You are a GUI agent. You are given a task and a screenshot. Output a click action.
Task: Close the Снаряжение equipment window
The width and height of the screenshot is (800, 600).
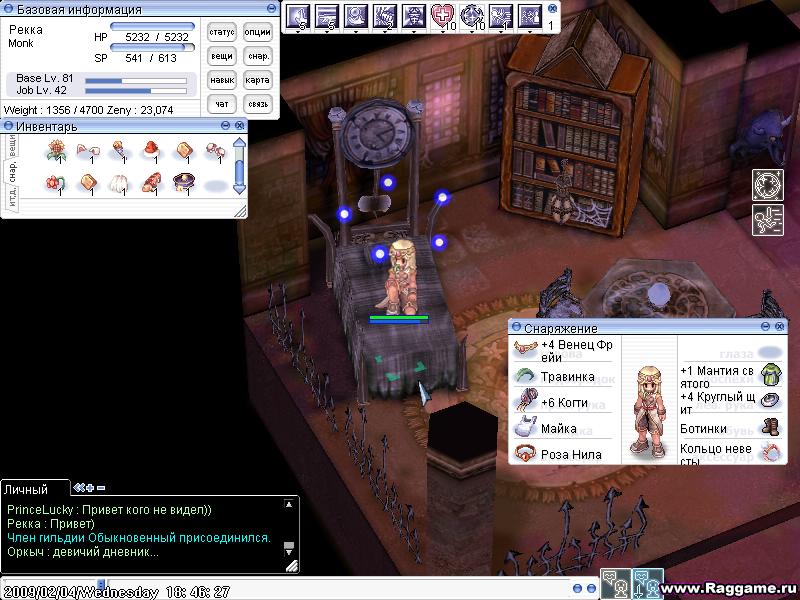tap(779, 327)
